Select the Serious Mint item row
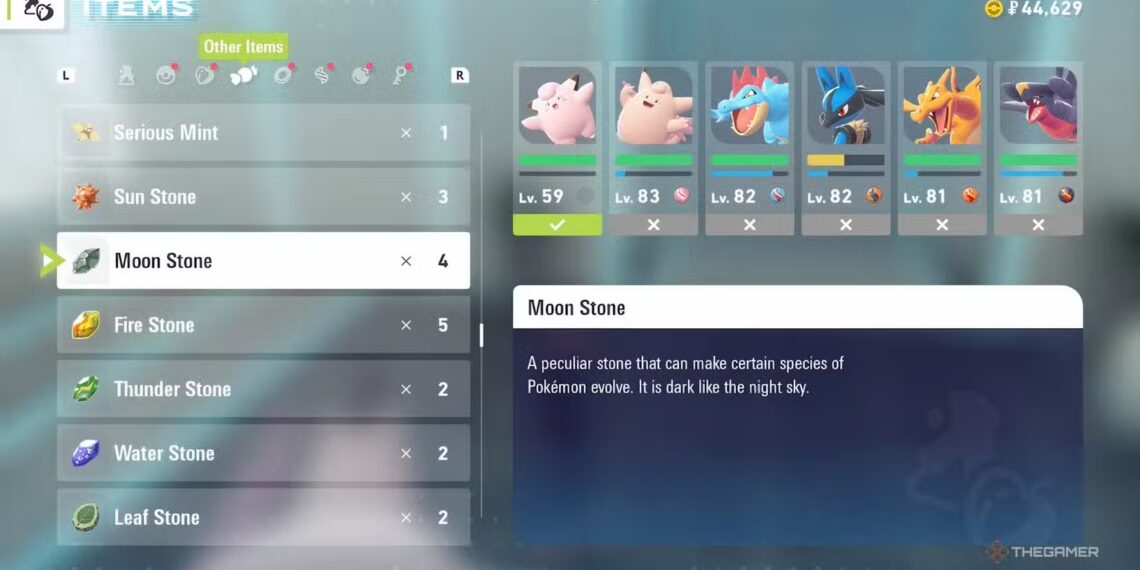Viewport: 1140px width, 570px height. (263, 133)
